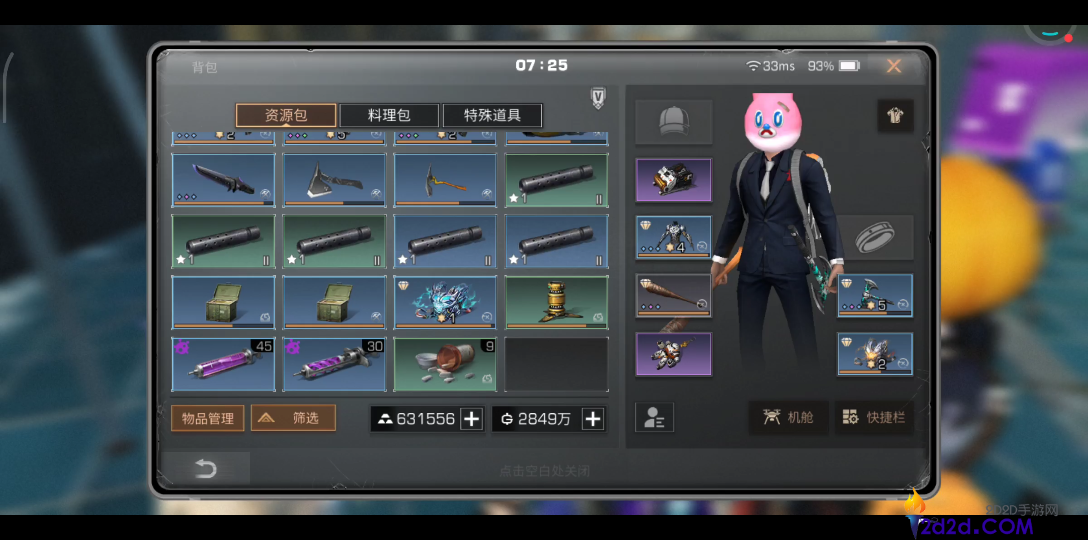Switch to the 料理包 tab

tap(388, 115)
